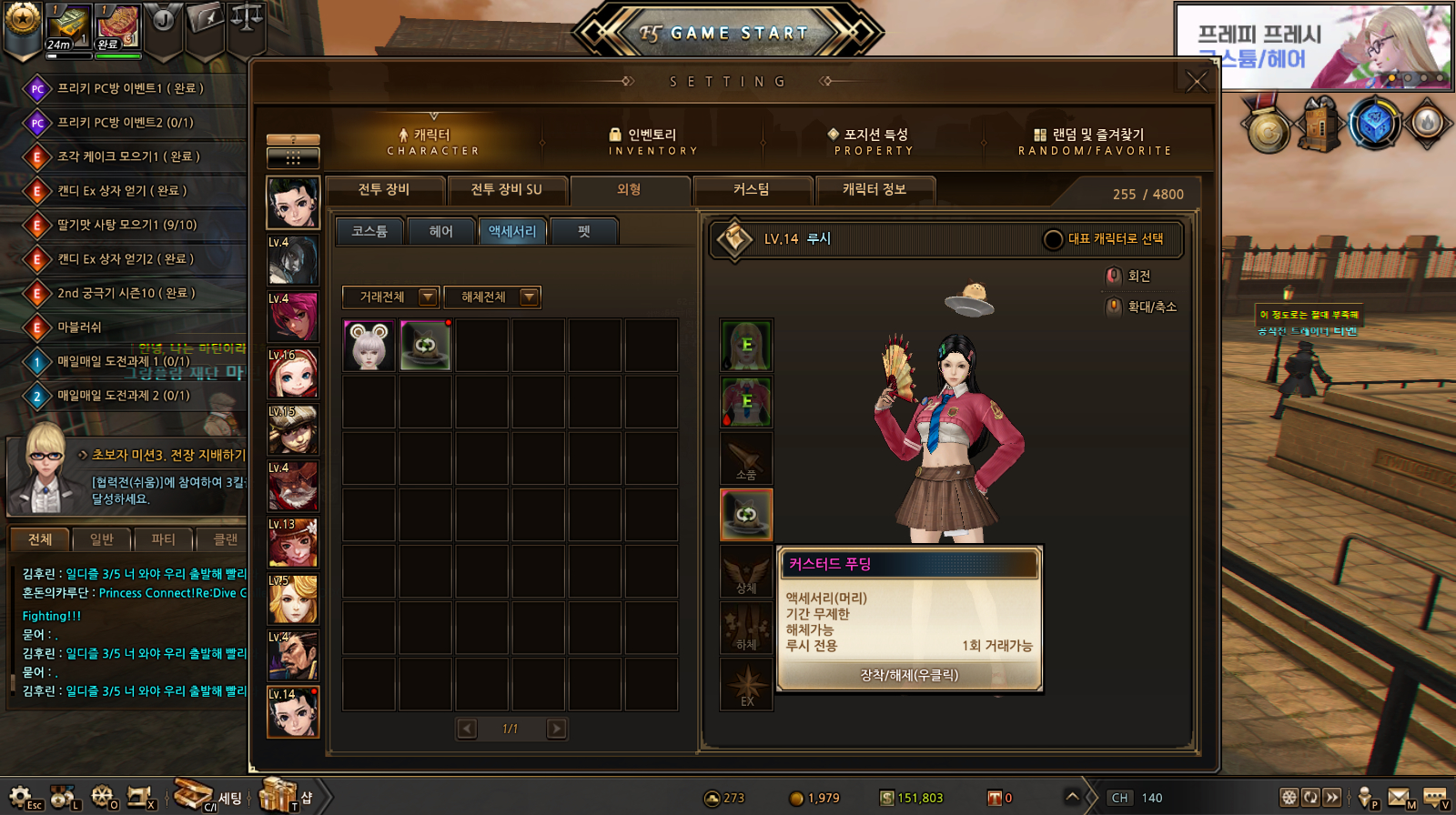
Task: Select the 전투 장비 tab
Action: coord(384,190)
